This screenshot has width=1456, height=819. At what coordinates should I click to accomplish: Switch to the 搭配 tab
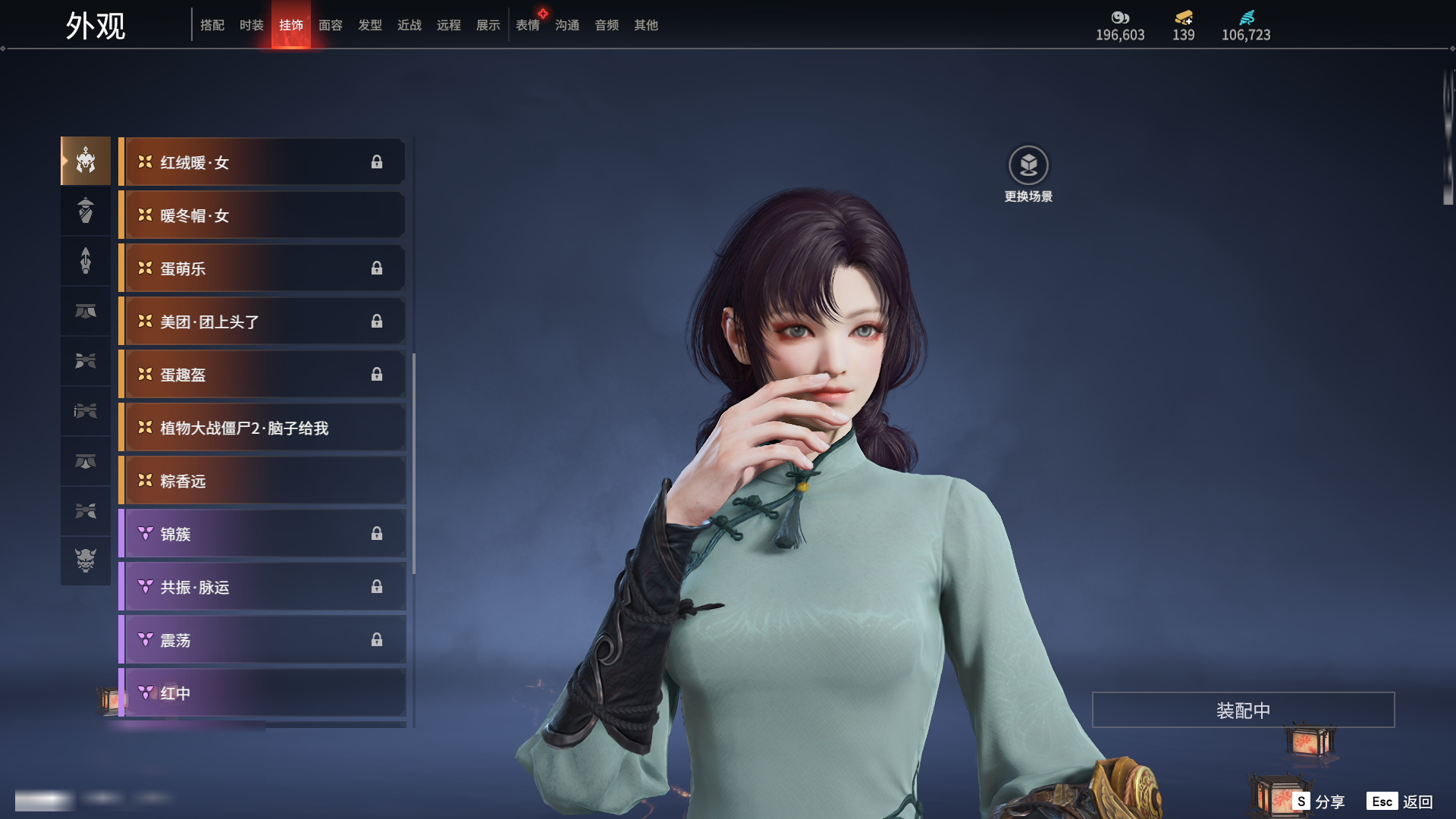[x=212, y=25]
